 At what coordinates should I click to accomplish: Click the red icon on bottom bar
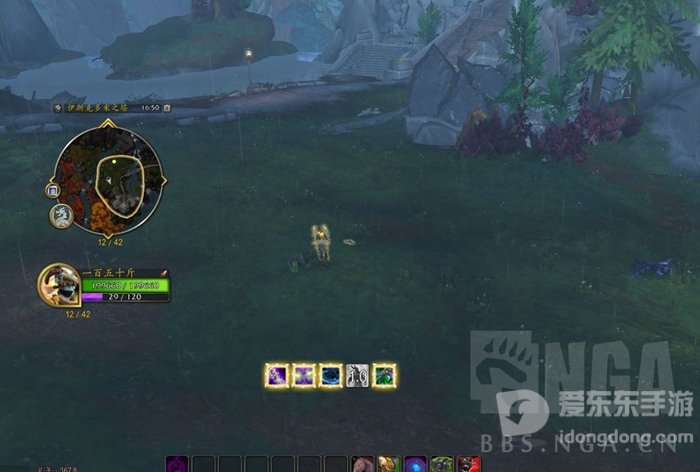point(468,464)
